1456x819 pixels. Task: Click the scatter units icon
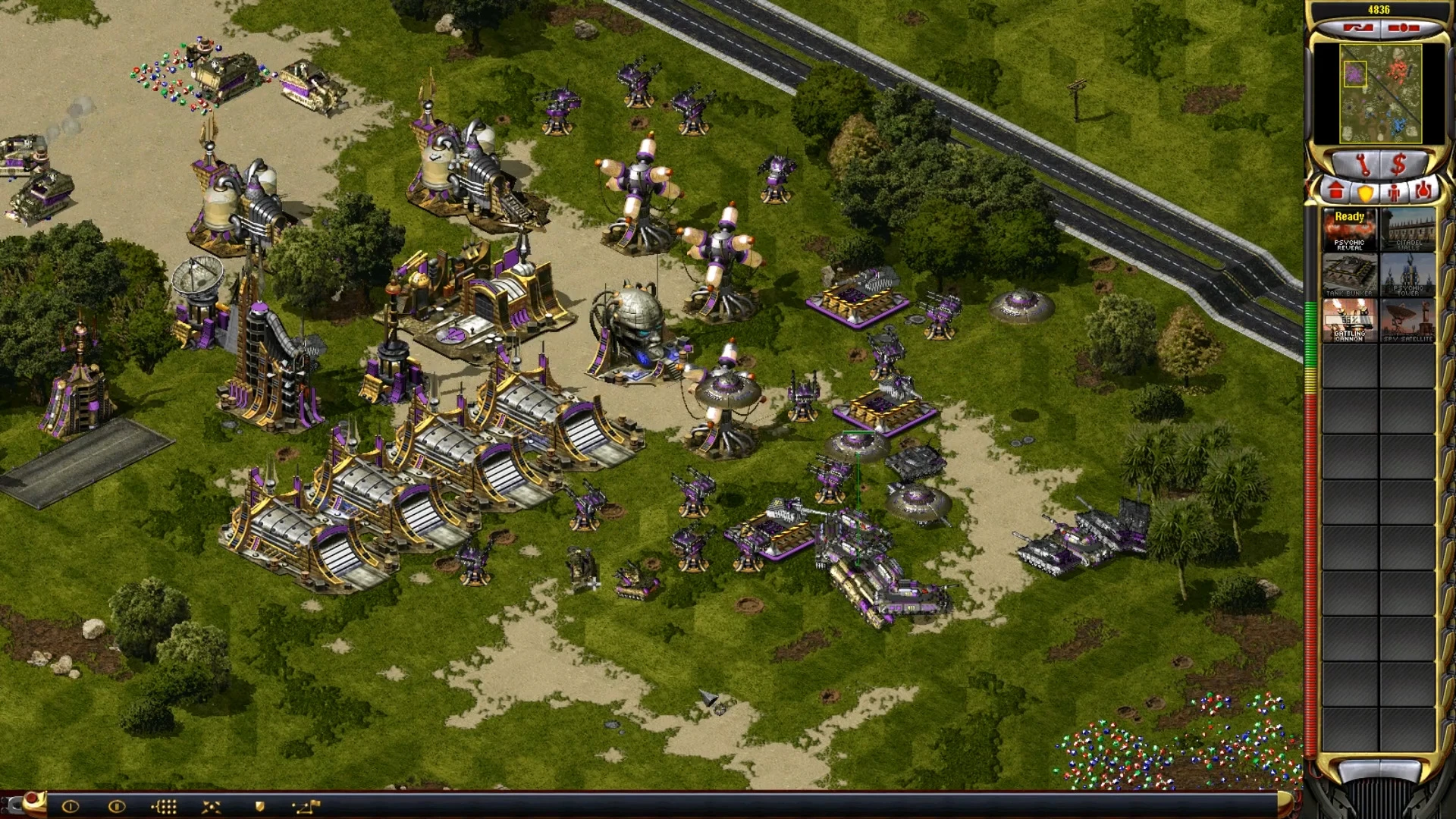point(212,806)
